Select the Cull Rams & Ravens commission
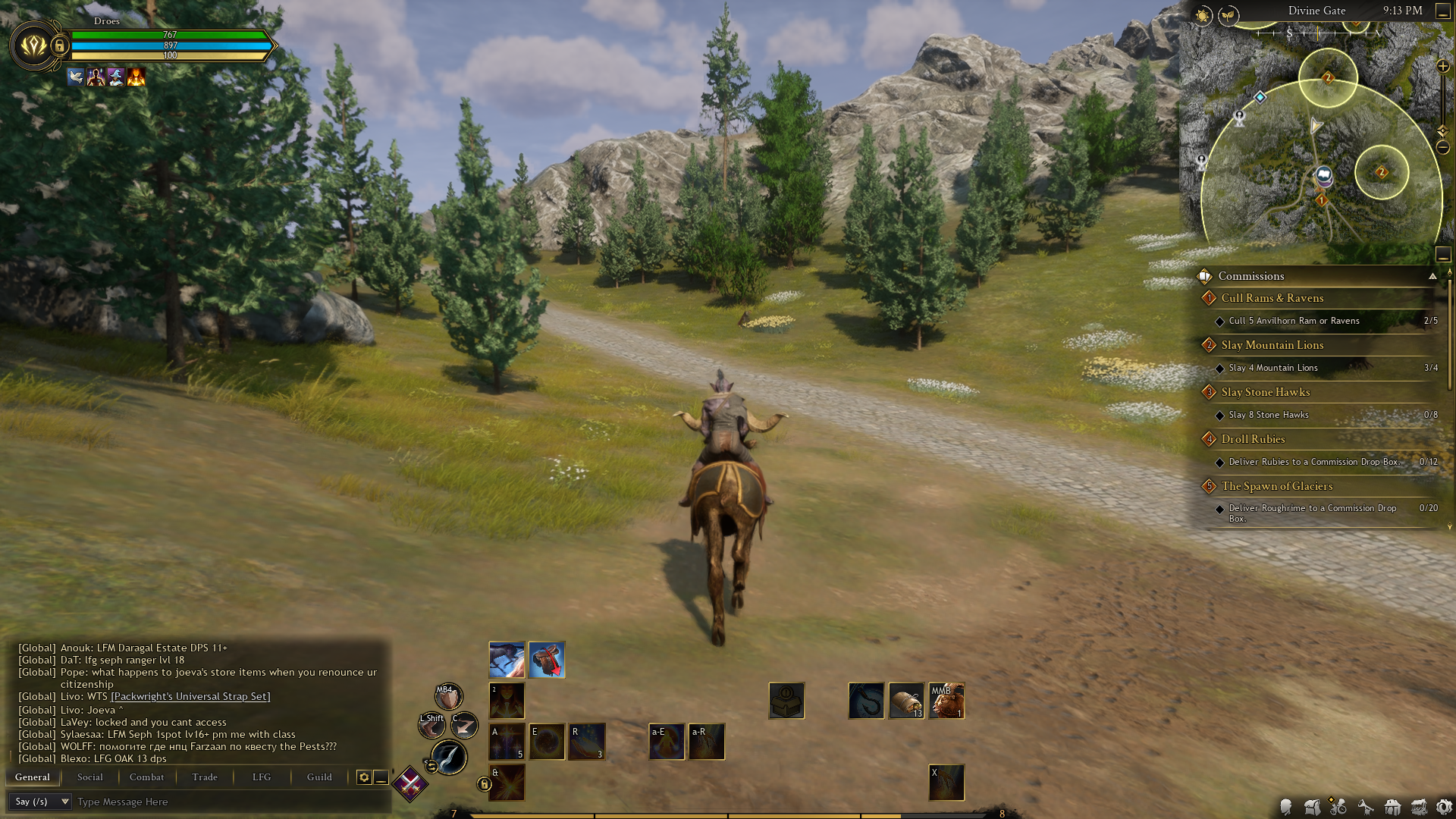Image resolution: width=1456 pixels, height=819 pixels. tap(1272, 298)
